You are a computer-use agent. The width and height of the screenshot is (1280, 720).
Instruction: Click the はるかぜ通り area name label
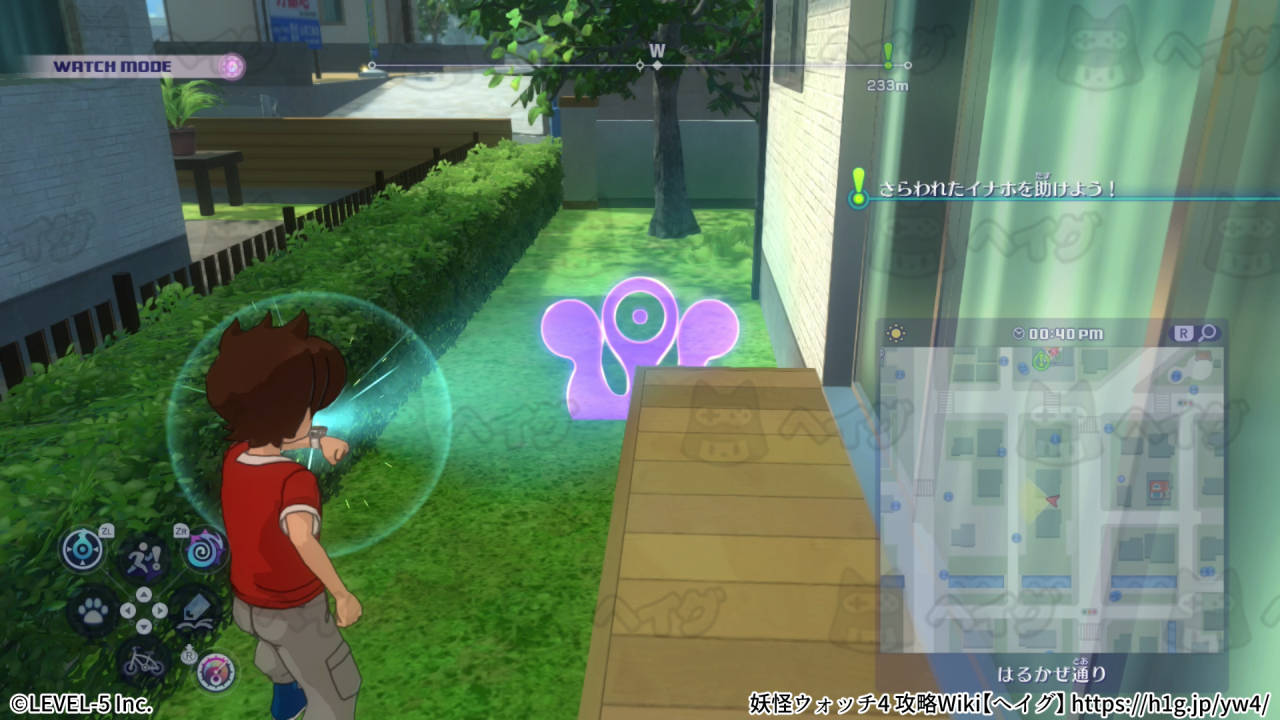(1053, 674)
